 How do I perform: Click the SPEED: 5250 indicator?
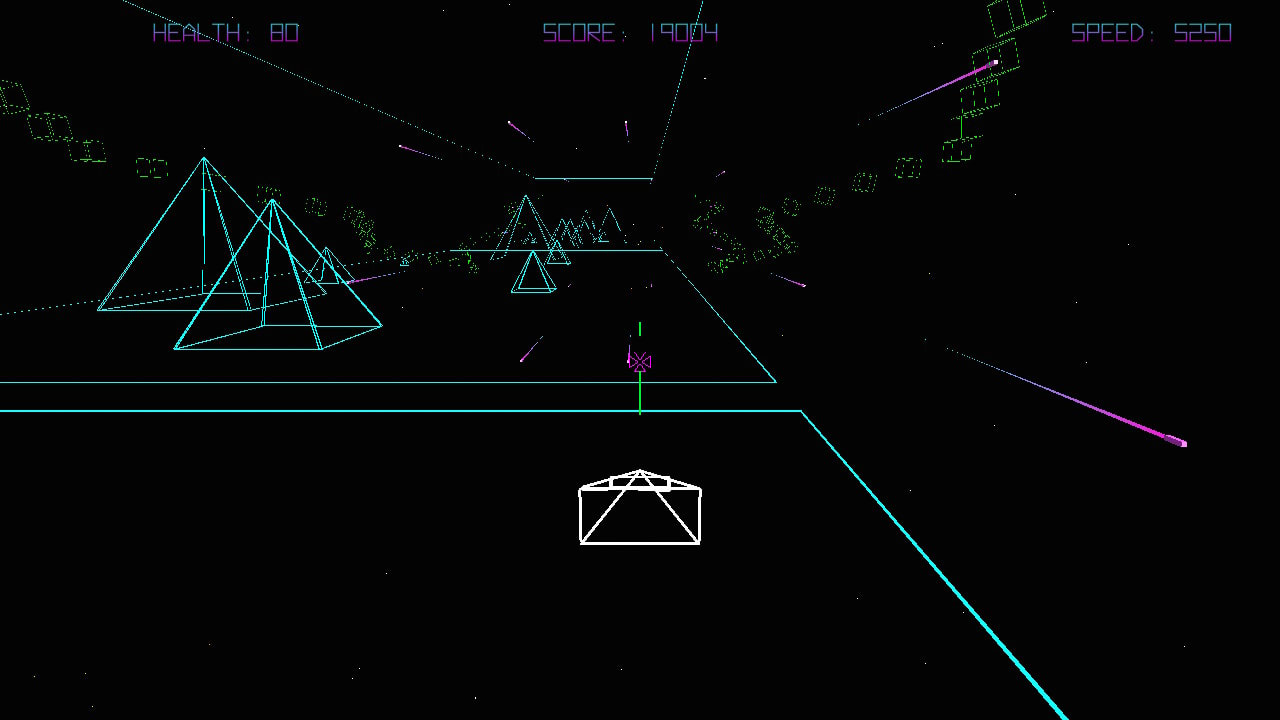(1150, 33)
